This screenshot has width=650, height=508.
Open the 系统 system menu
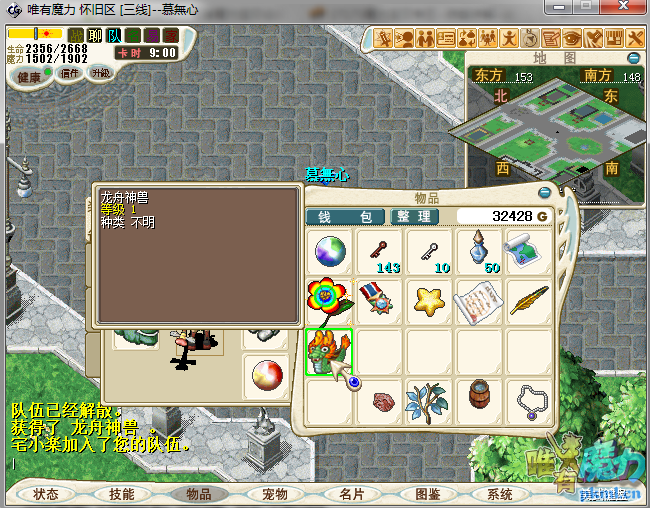click(500, 494)
